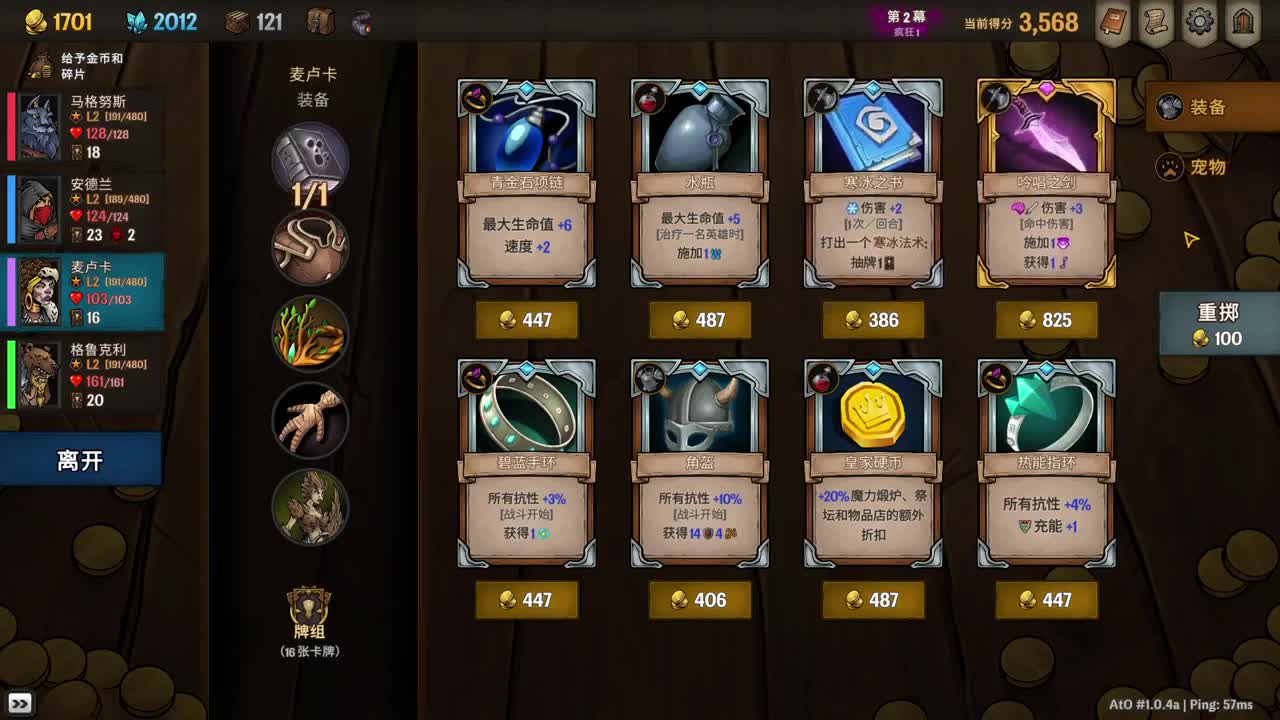The width and height of the screenshot is (1280, 720).
Task: Expand the bottom-left chat arrow panel
Action: [x=21, y=704]
